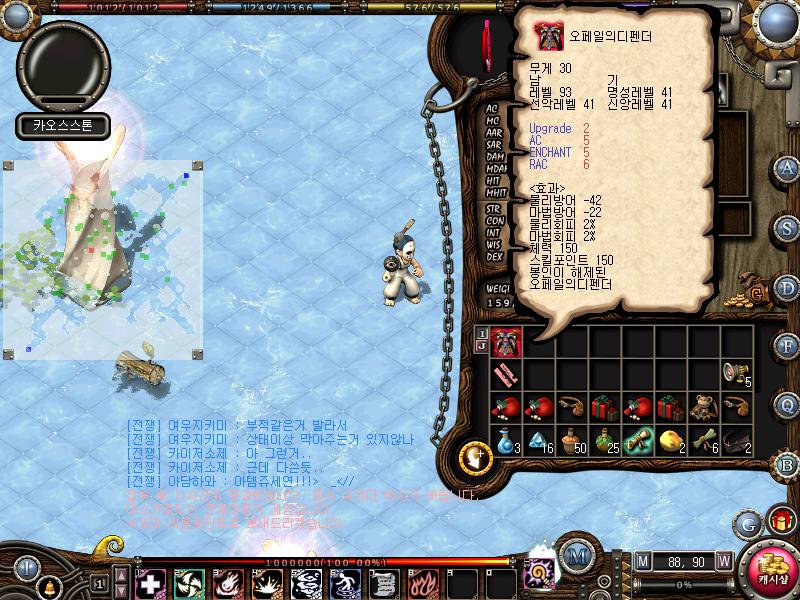The height and width of the screenshot is (600, 800).
Task: Click the round M button on hotbar
Action: [x=575, y=556]
